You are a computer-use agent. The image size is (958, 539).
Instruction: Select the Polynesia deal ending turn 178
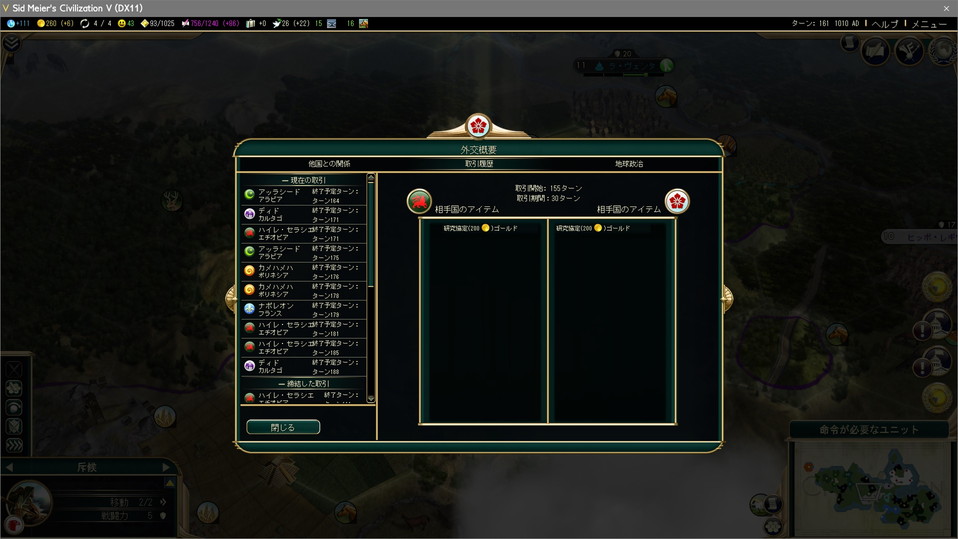(x=303, y=289)
